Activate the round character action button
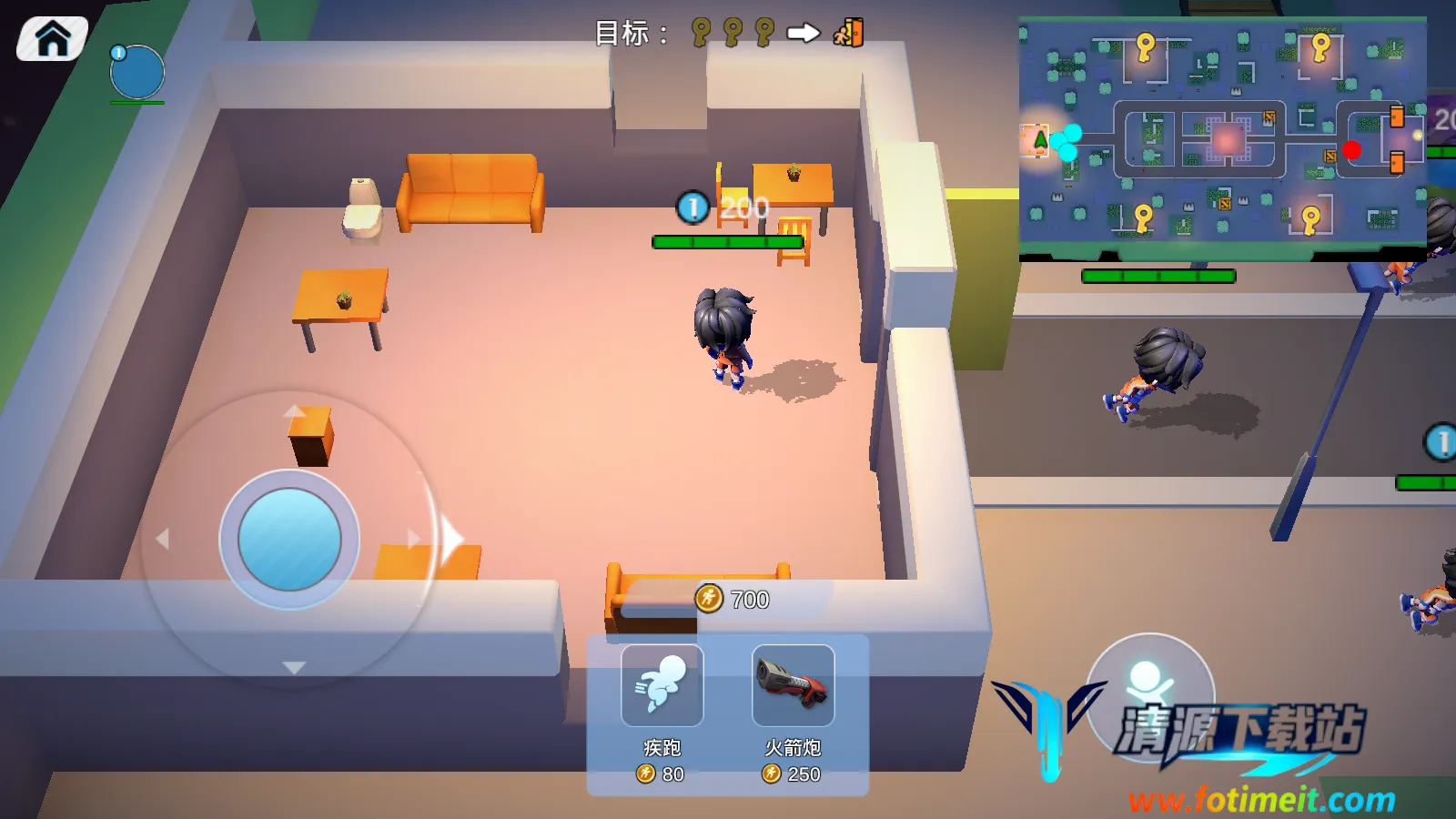 point(1149,687)
